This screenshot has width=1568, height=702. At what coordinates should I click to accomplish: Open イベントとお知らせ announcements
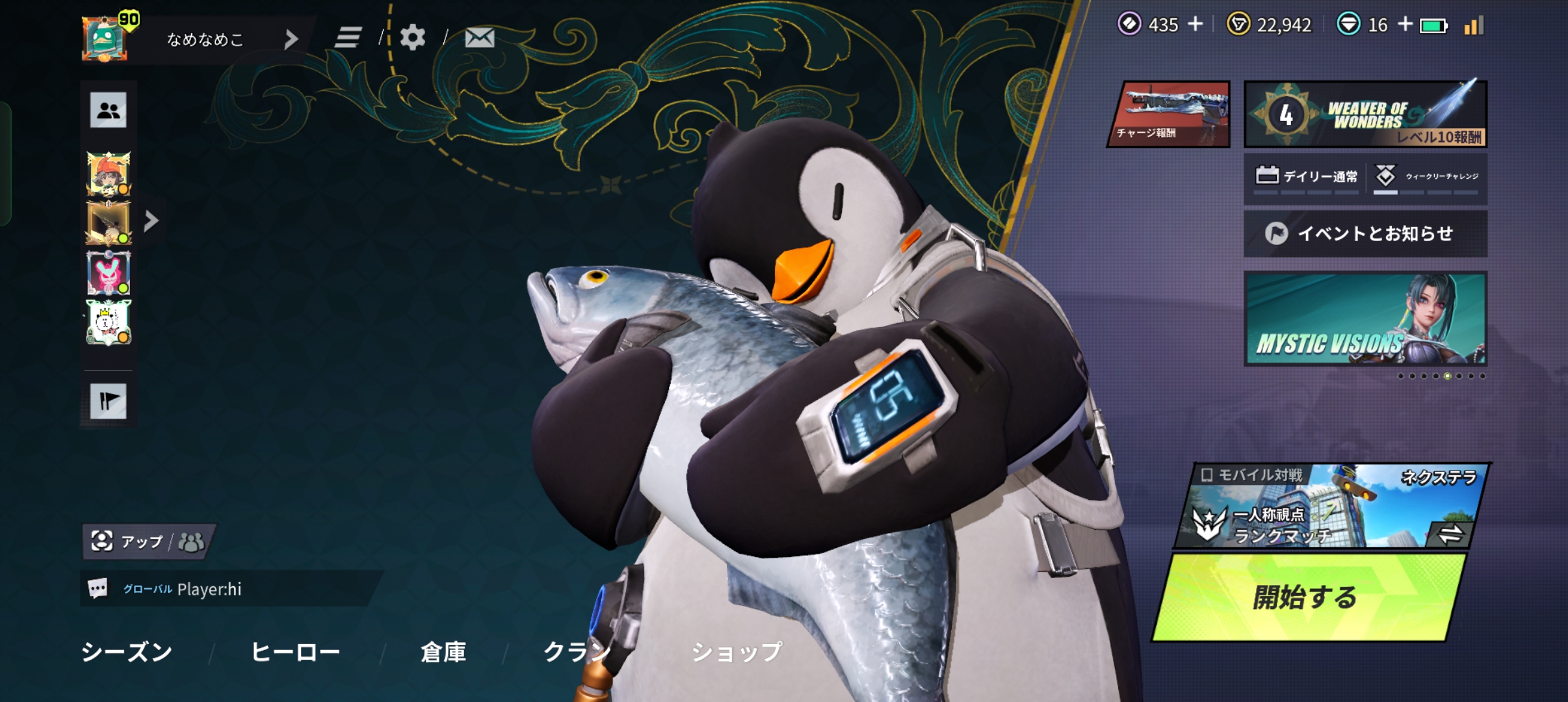1365,233
